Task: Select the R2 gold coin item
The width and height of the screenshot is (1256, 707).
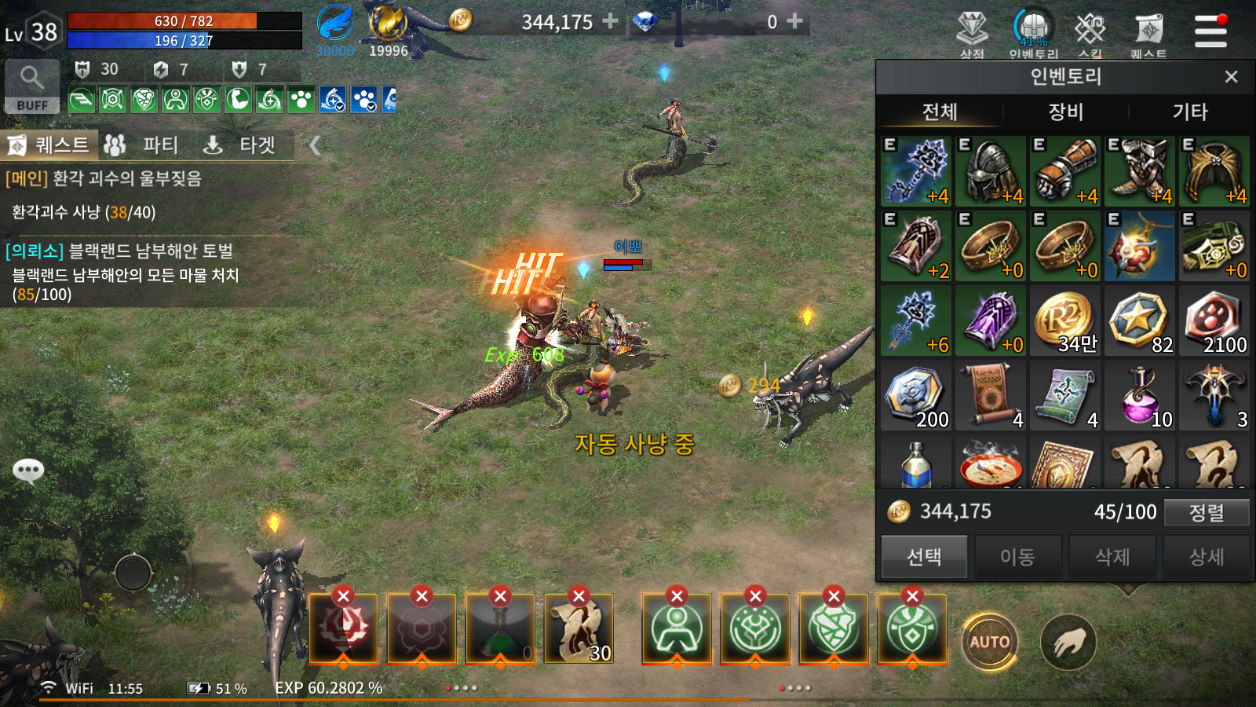Action: pos(1065,321)
